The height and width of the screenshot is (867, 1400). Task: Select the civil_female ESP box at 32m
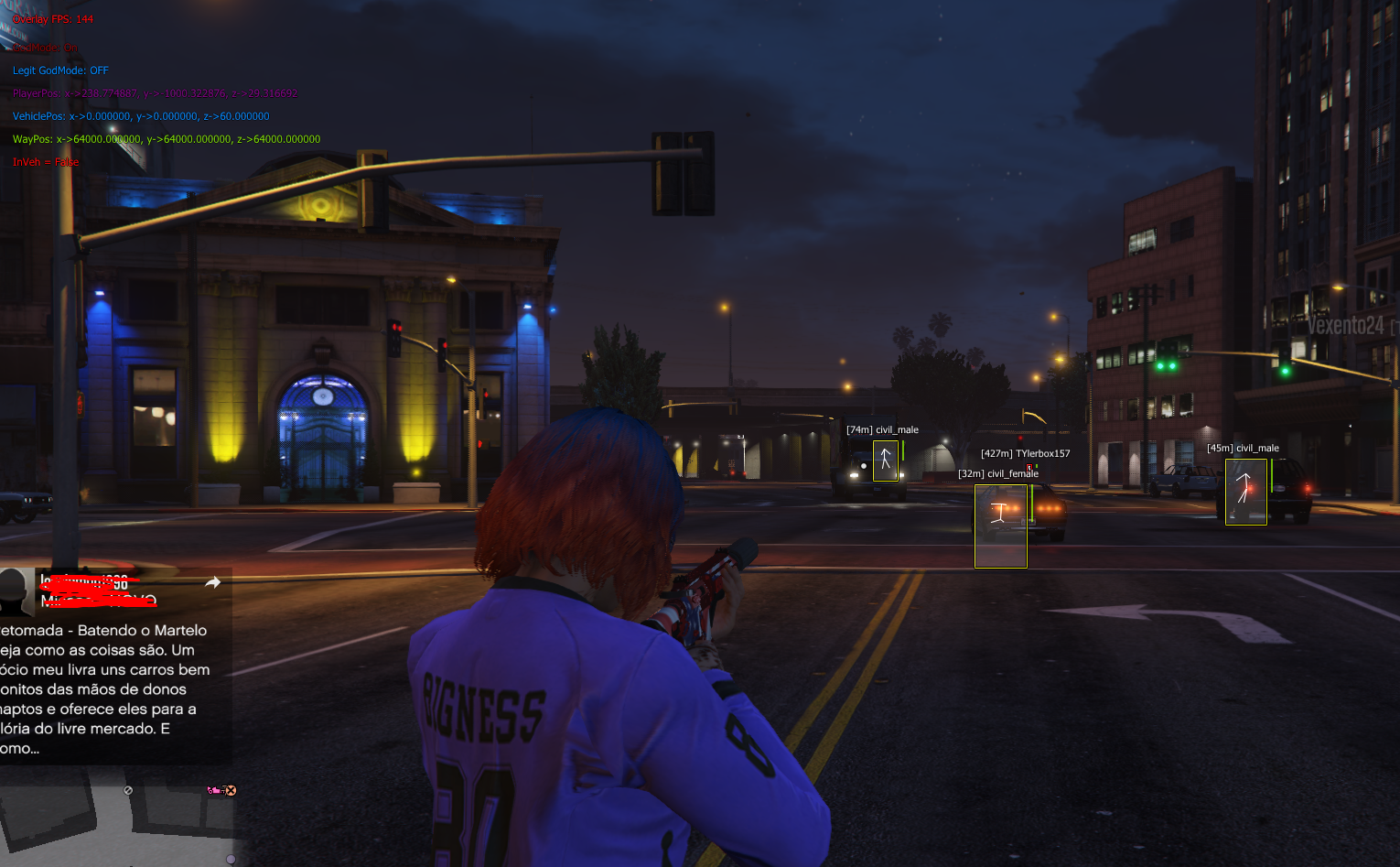[1001, 526]
